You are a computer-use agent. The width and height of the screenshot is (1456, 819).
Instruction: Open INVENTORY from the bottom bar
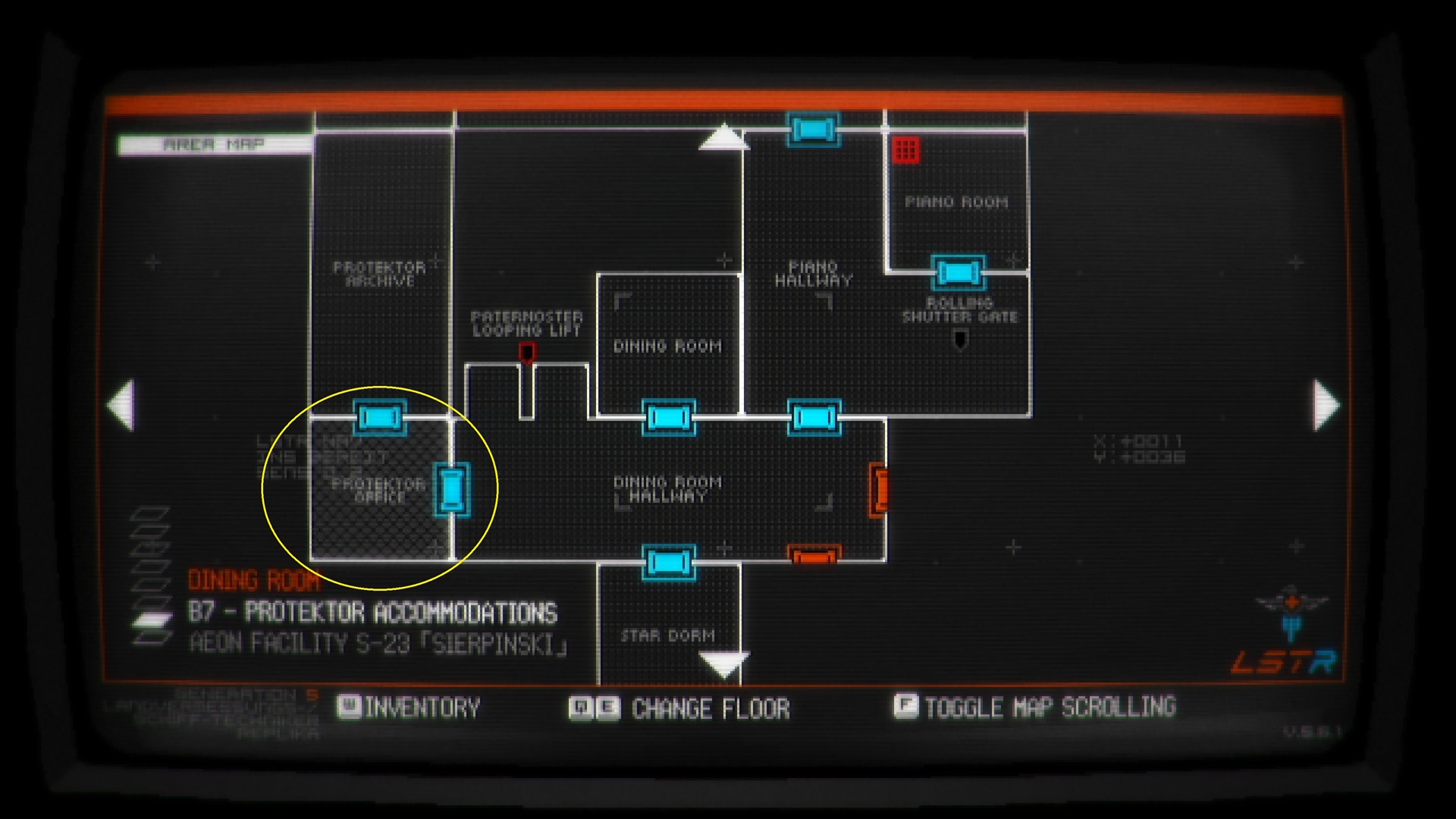tap(351, 708)
